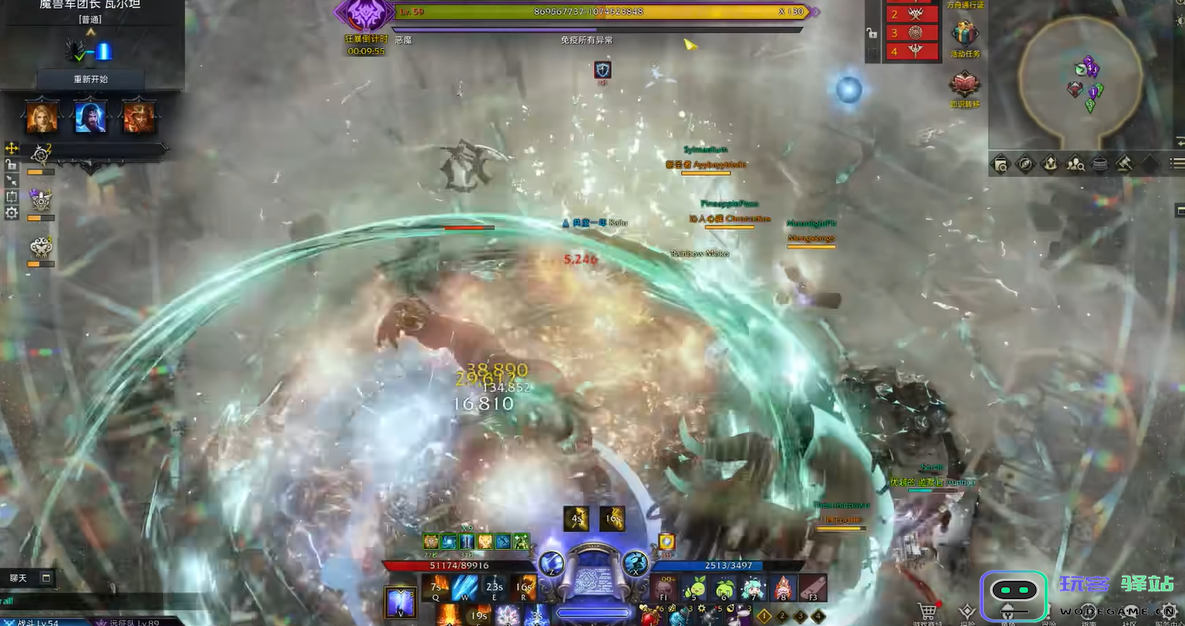This screenshot has height=626, width=1185.
Task: Select raid marker number 4 row
Action: 912,51
